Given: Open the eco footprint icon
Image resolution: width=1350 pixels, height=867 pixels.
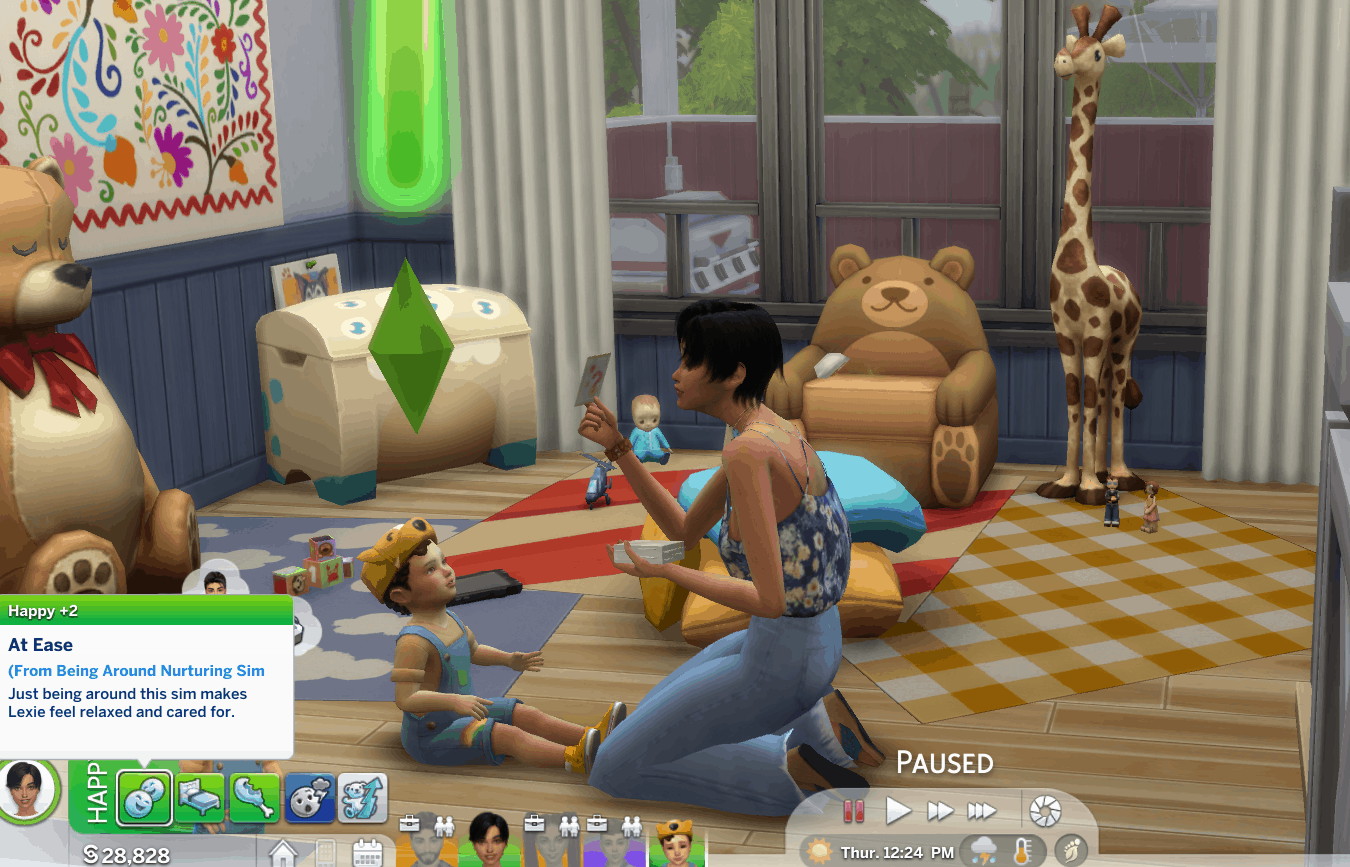Looking at the screenshot, I should [x=1070, y=851].
